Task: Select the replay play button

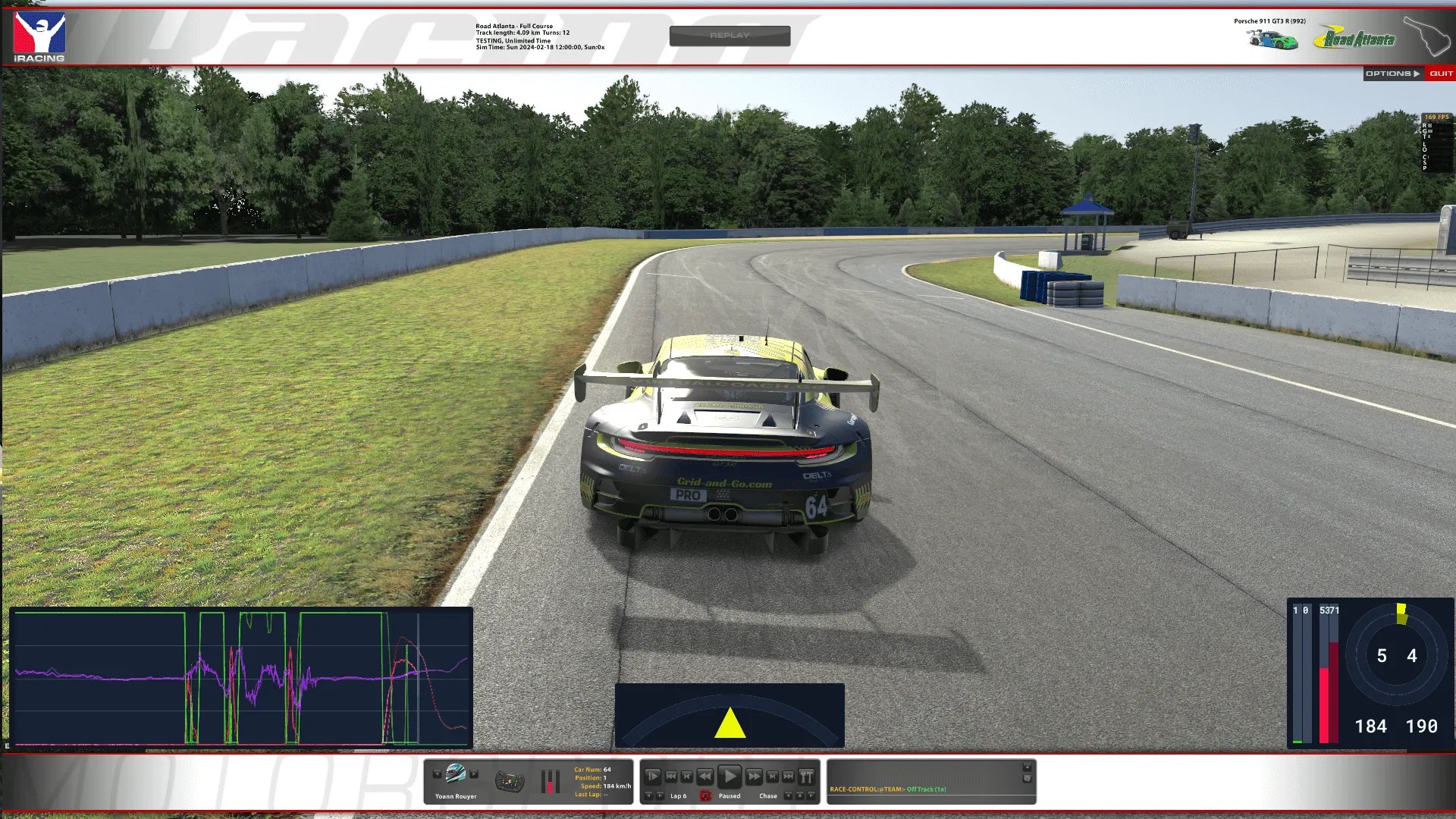Action: (x=729, y=776)
